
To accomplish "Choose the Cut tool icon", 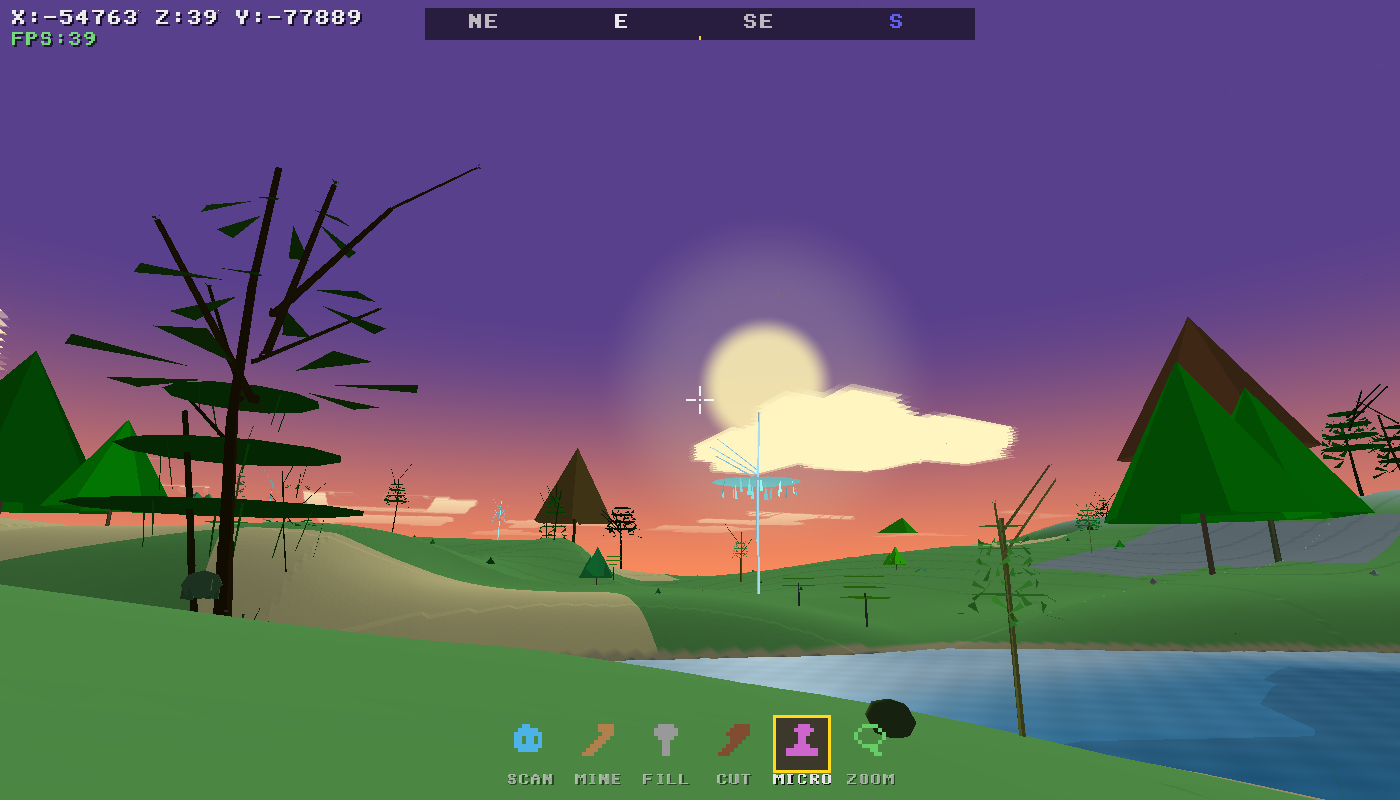I will coord(734,740).
